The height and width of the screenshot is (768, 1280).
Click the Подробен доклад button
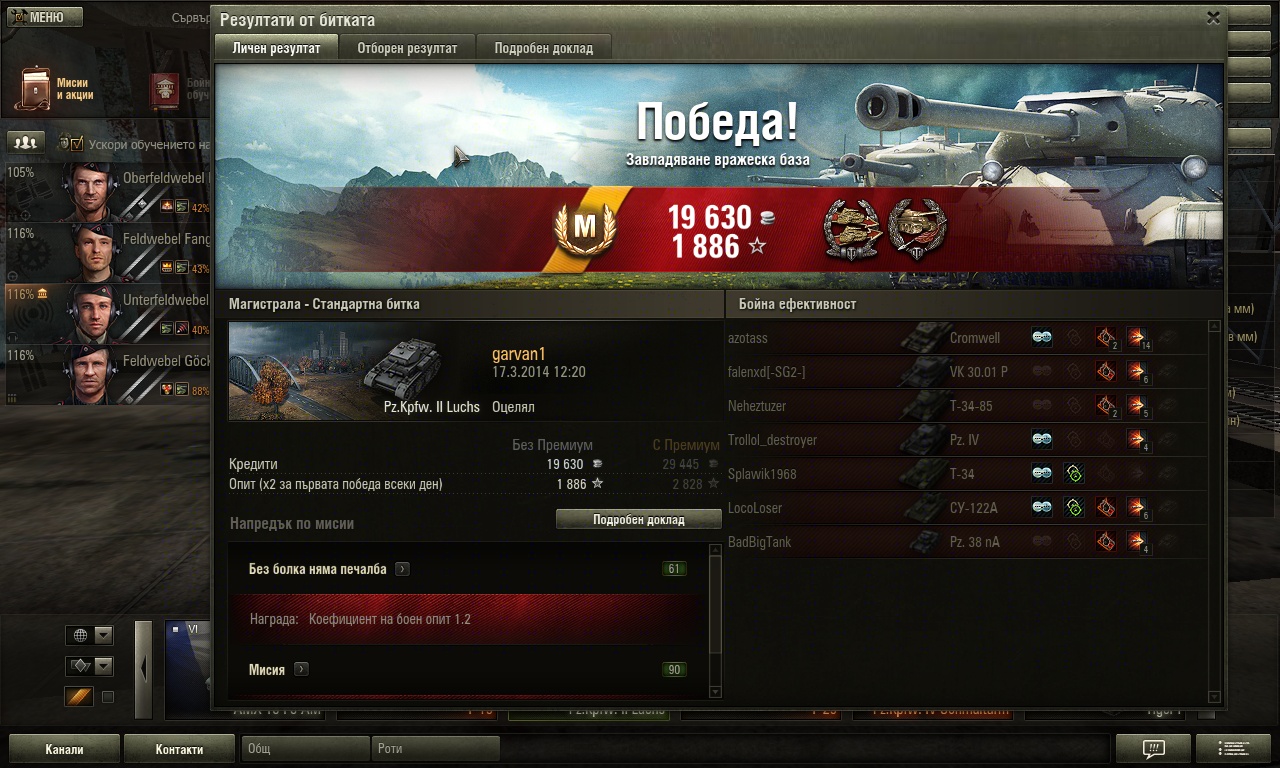pyautogui.click(x=638, y=520)
